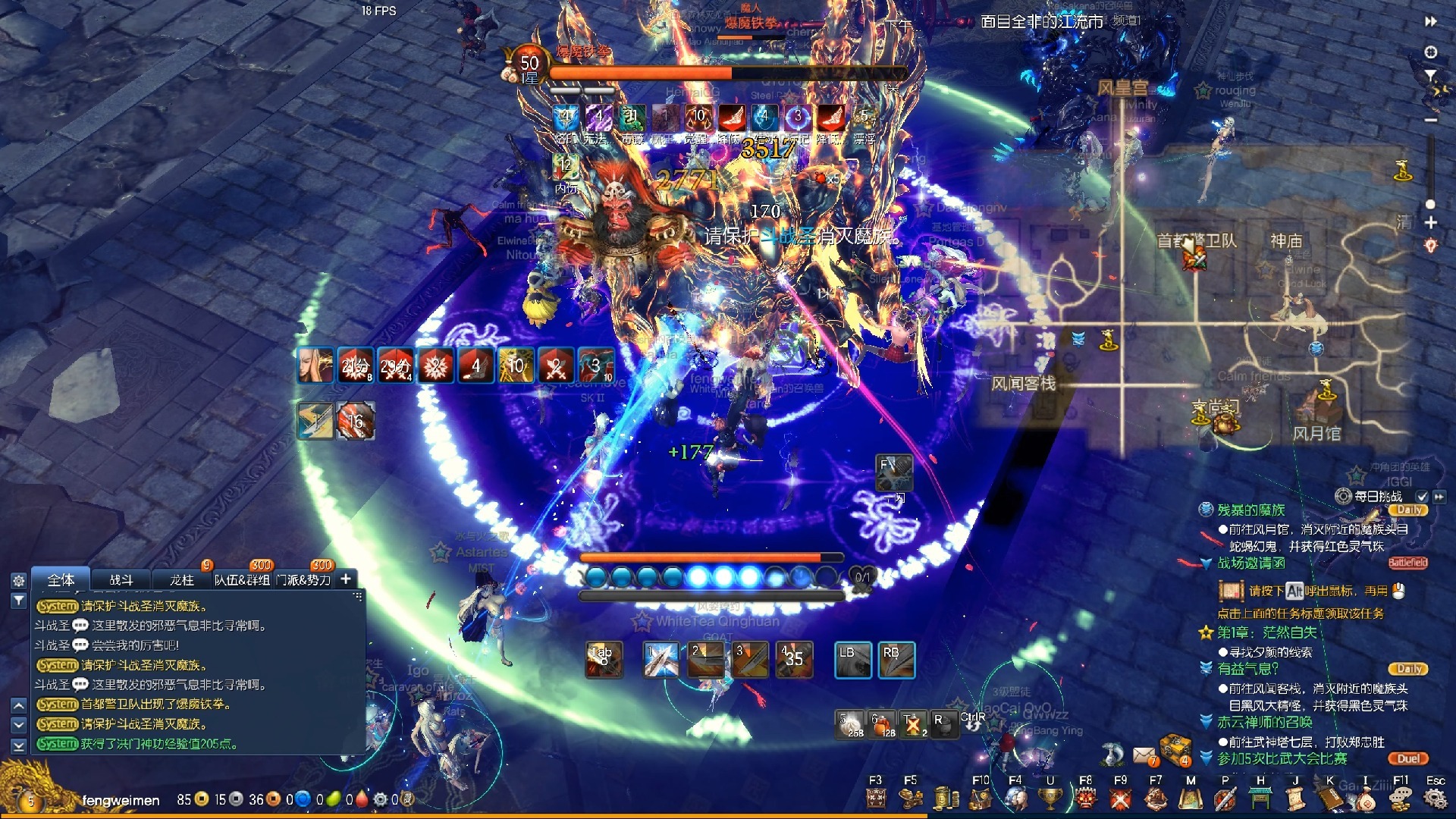The image size is (1456, 819).
Task: Open the gold trophy icon labeled U
Action: [1050, 799]
